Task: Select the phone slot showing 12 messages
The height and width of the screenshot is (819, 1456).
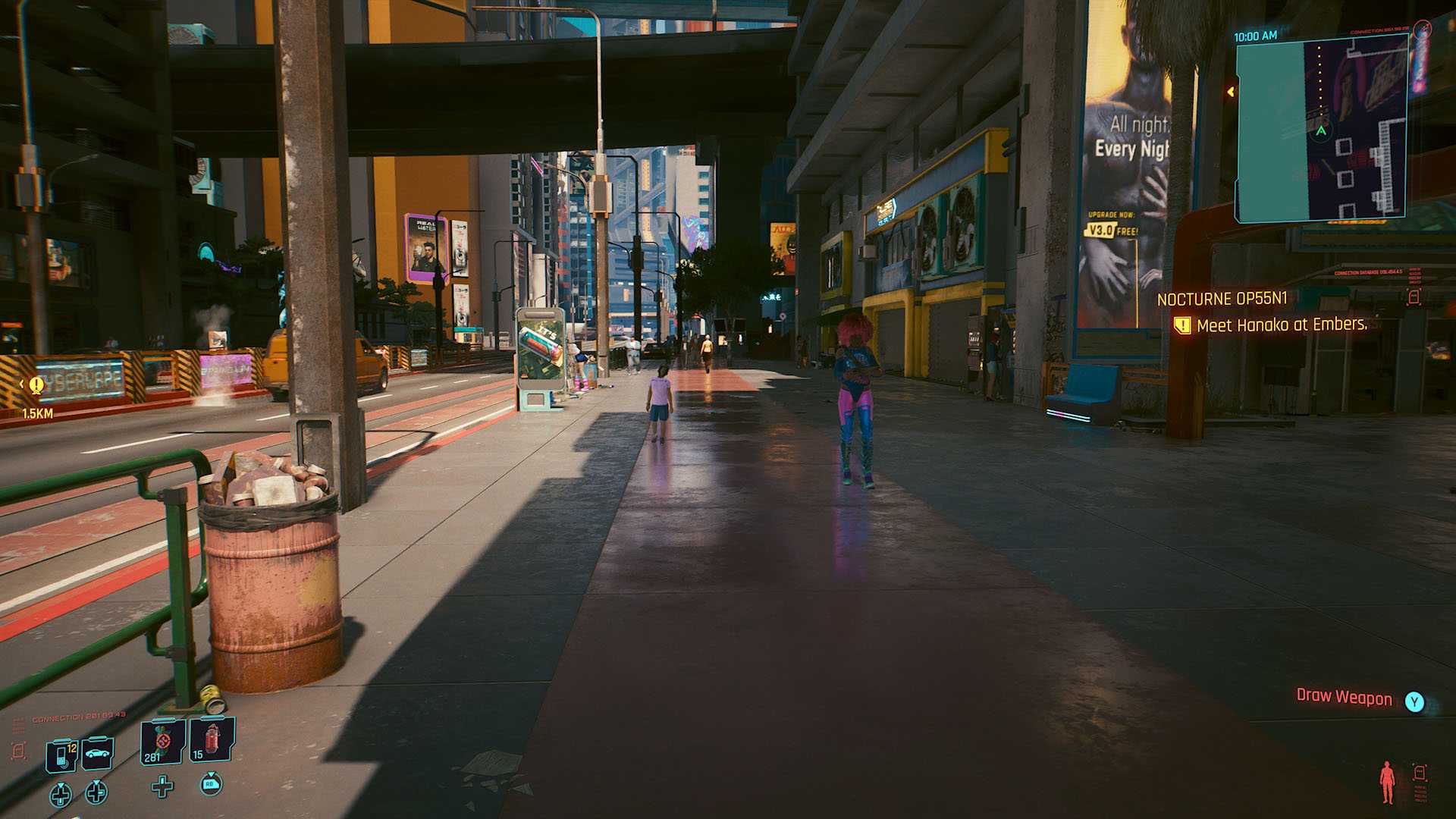Action: click(62, 755)
